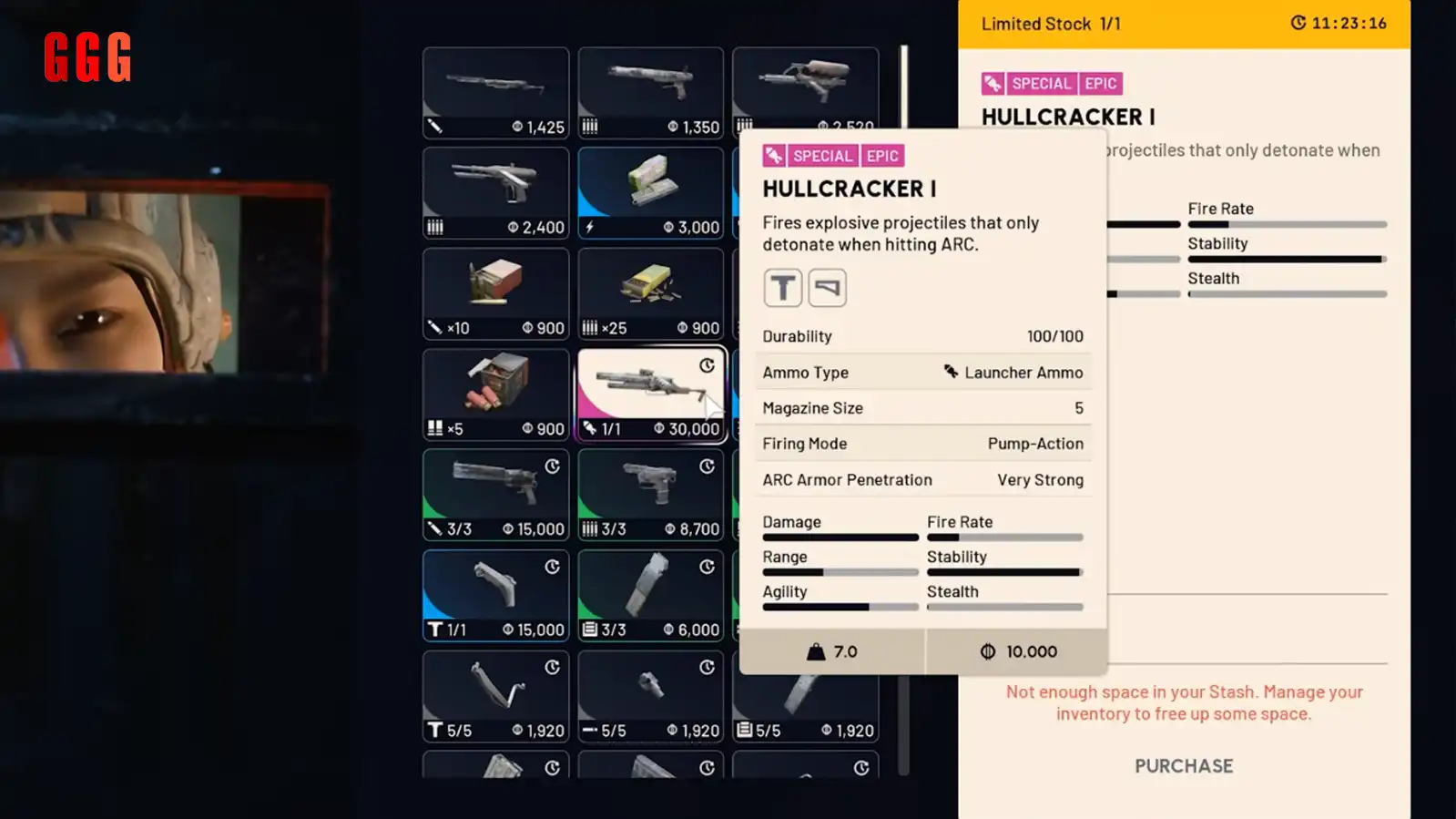Image resolution: width=1456 pixels, height=819 pixels.
Task: Pick the 3/3 weapon priced 15,000
Action: pyautogui.click(x=495, y=495)
